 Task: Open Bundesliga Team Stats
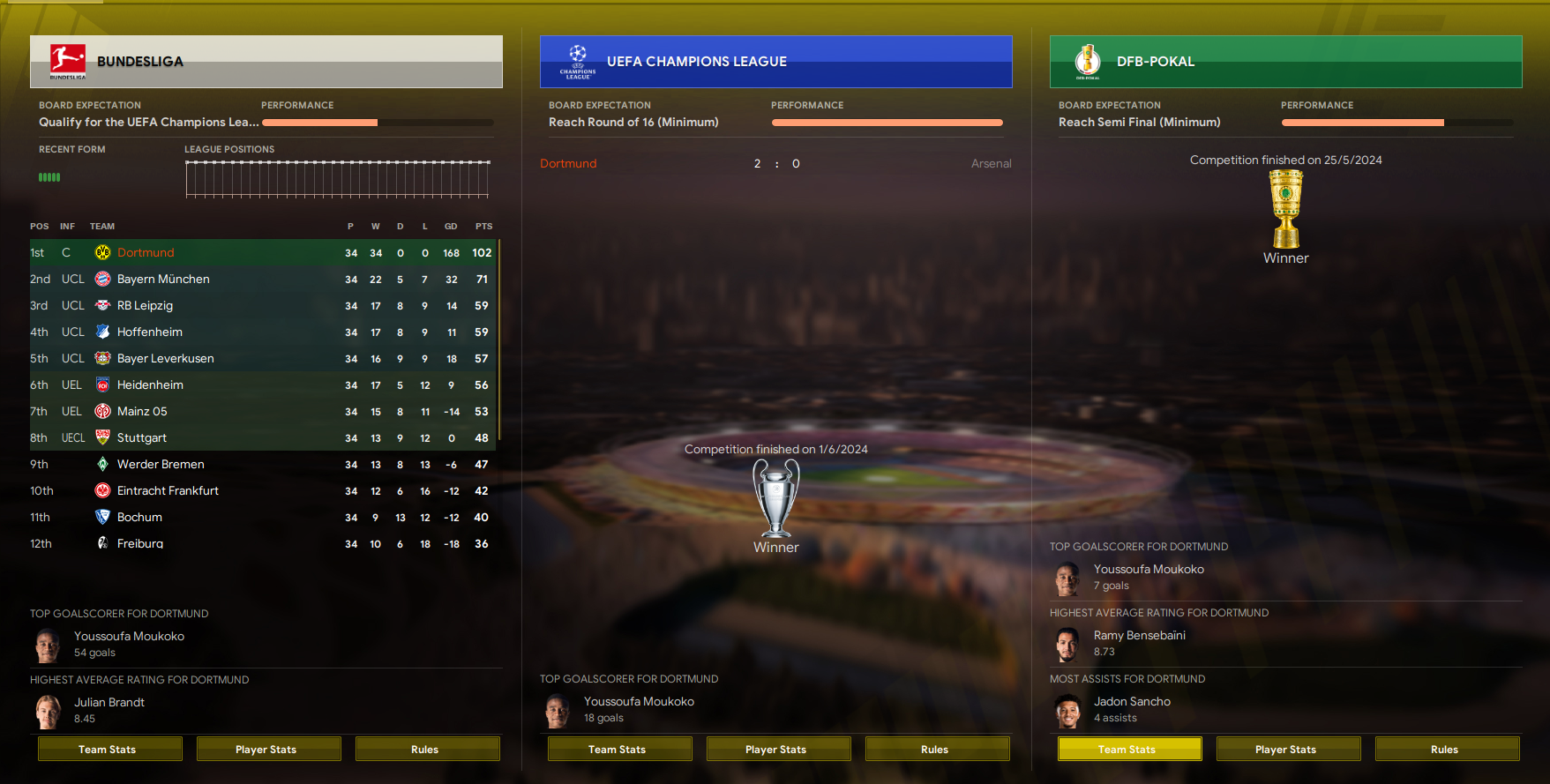click(x=109, y=749)
